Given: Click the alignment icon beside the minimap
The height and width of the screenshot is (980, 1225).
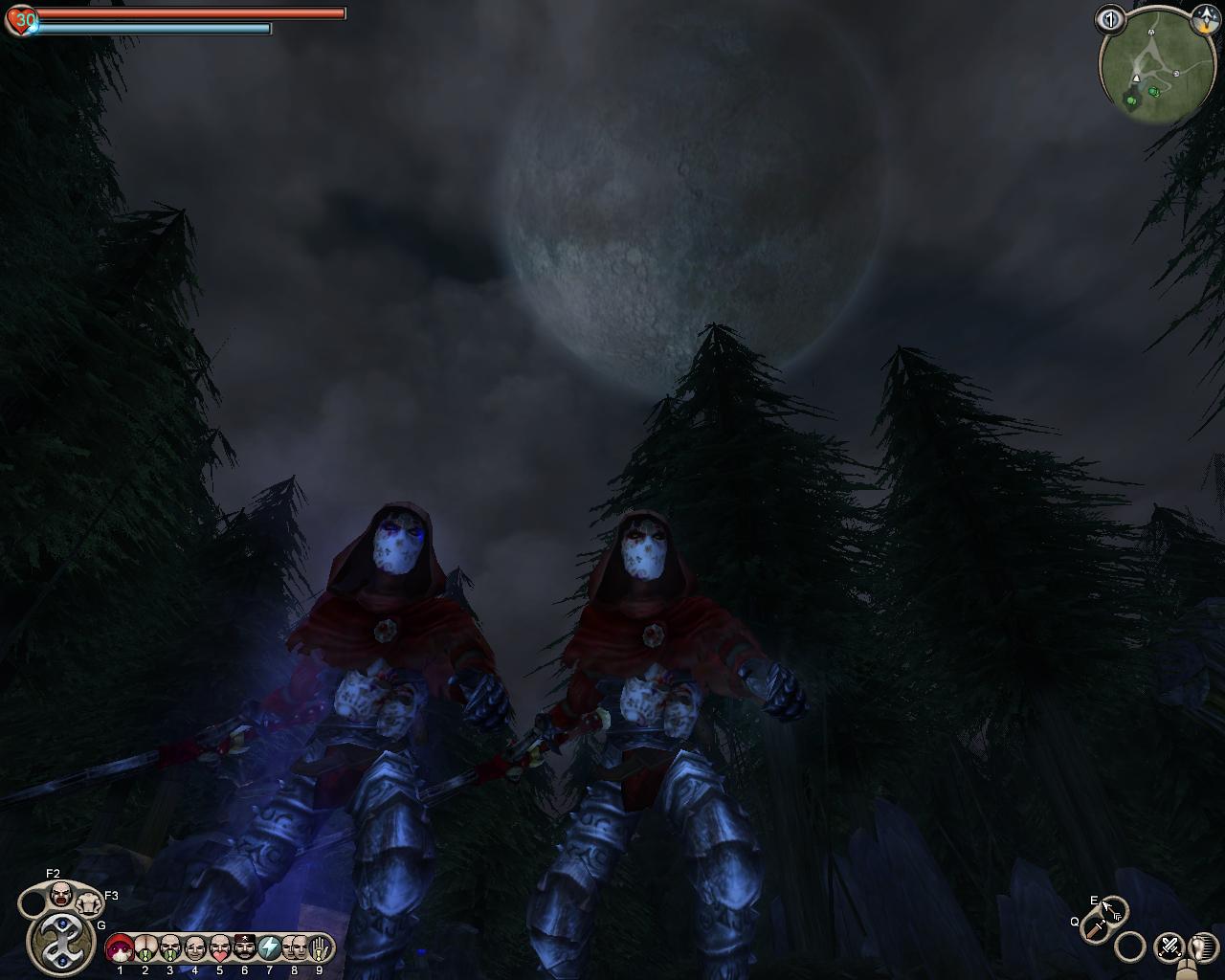Looking at the screenshot, I should (x=1202, y=20).
